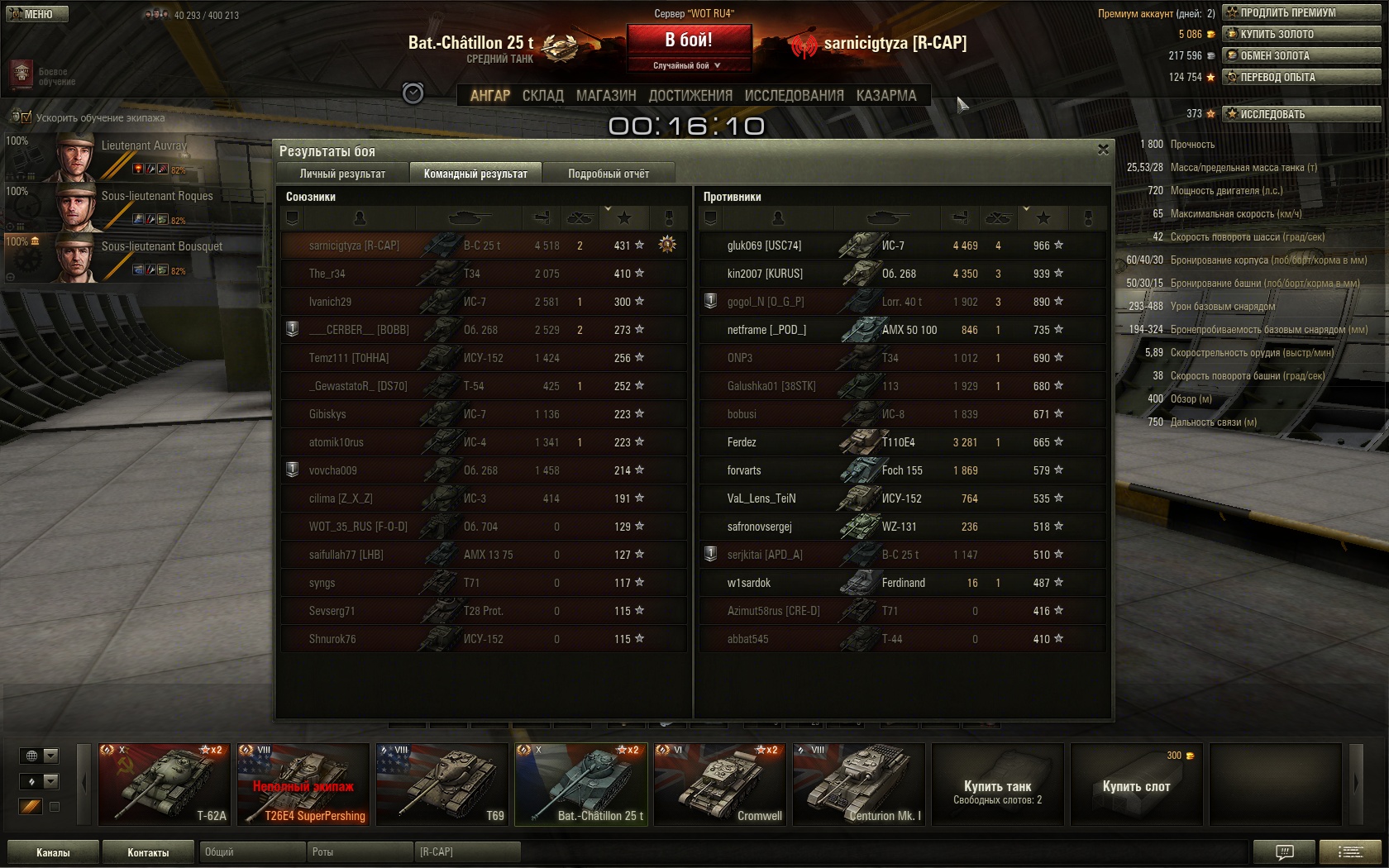The height and width of the screenshot is (868, 1389).
Task: Switch to the СКЛАД section
Action: click(x=542, y=96)
